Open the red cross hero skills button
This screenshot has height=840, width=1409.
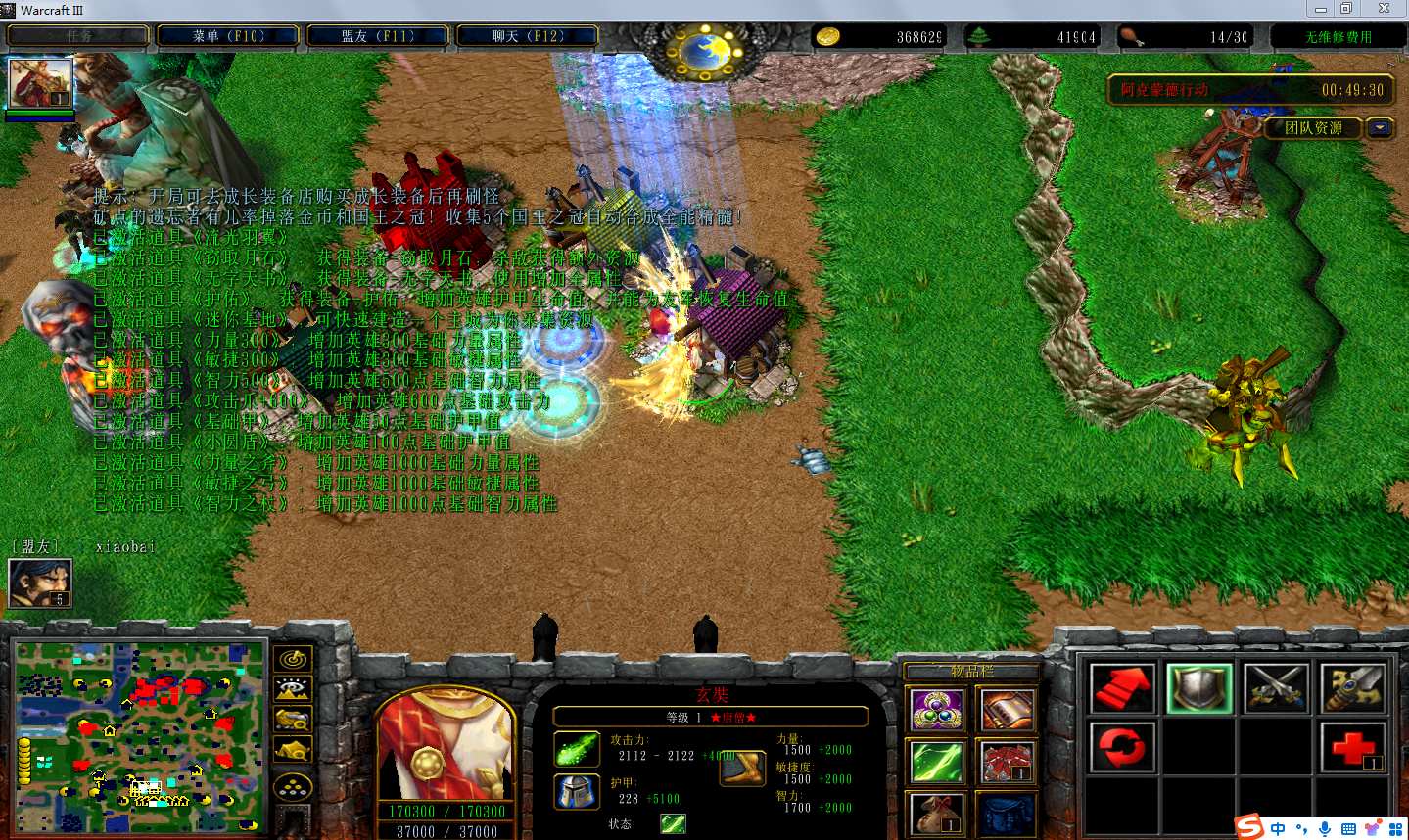coord(1353,748)
